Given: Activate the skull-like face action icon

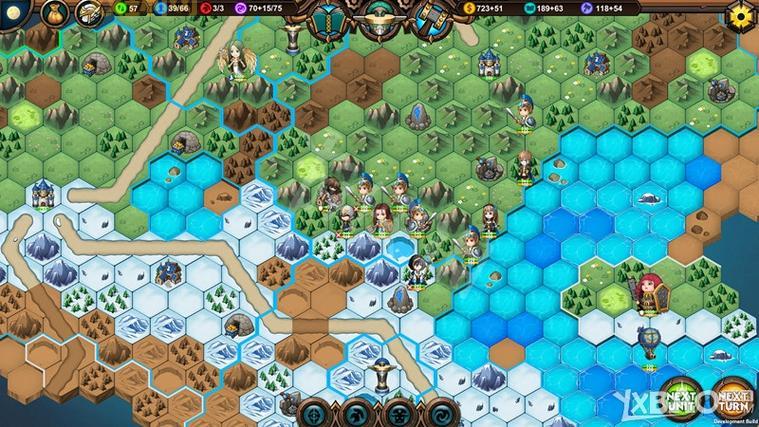Looking at the screenshot, I should coord(398,412).
